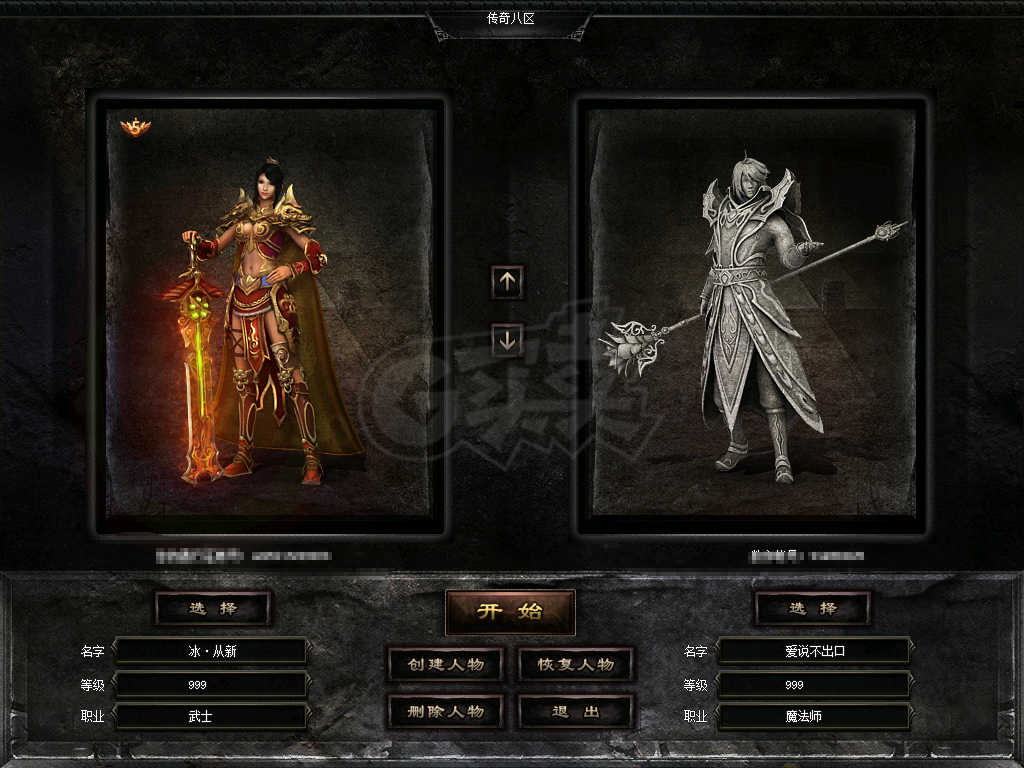
Task: Choose 恢复人物 to restore a character
Action: click(x=576, y=665)
